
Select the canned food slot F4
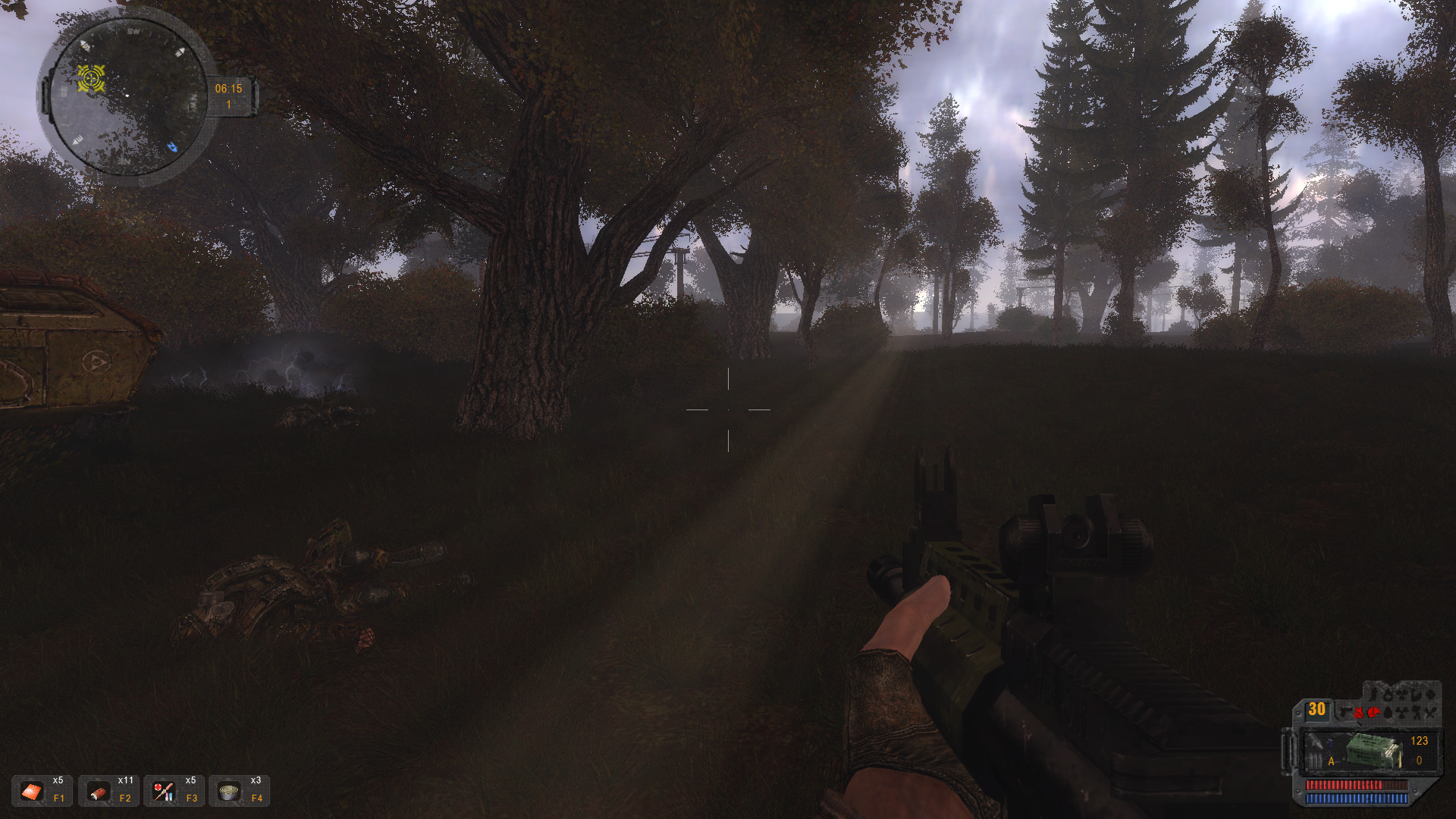[x=227, y=792]
